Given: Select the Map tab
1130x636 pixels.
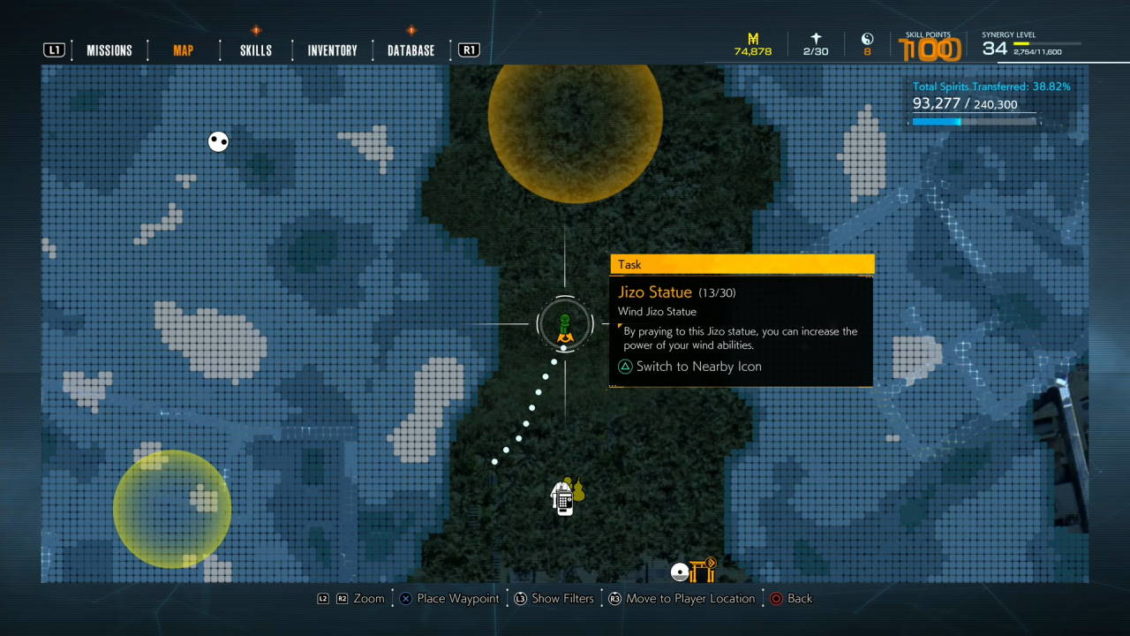Looking at the screenshot, I should (183, 50).
